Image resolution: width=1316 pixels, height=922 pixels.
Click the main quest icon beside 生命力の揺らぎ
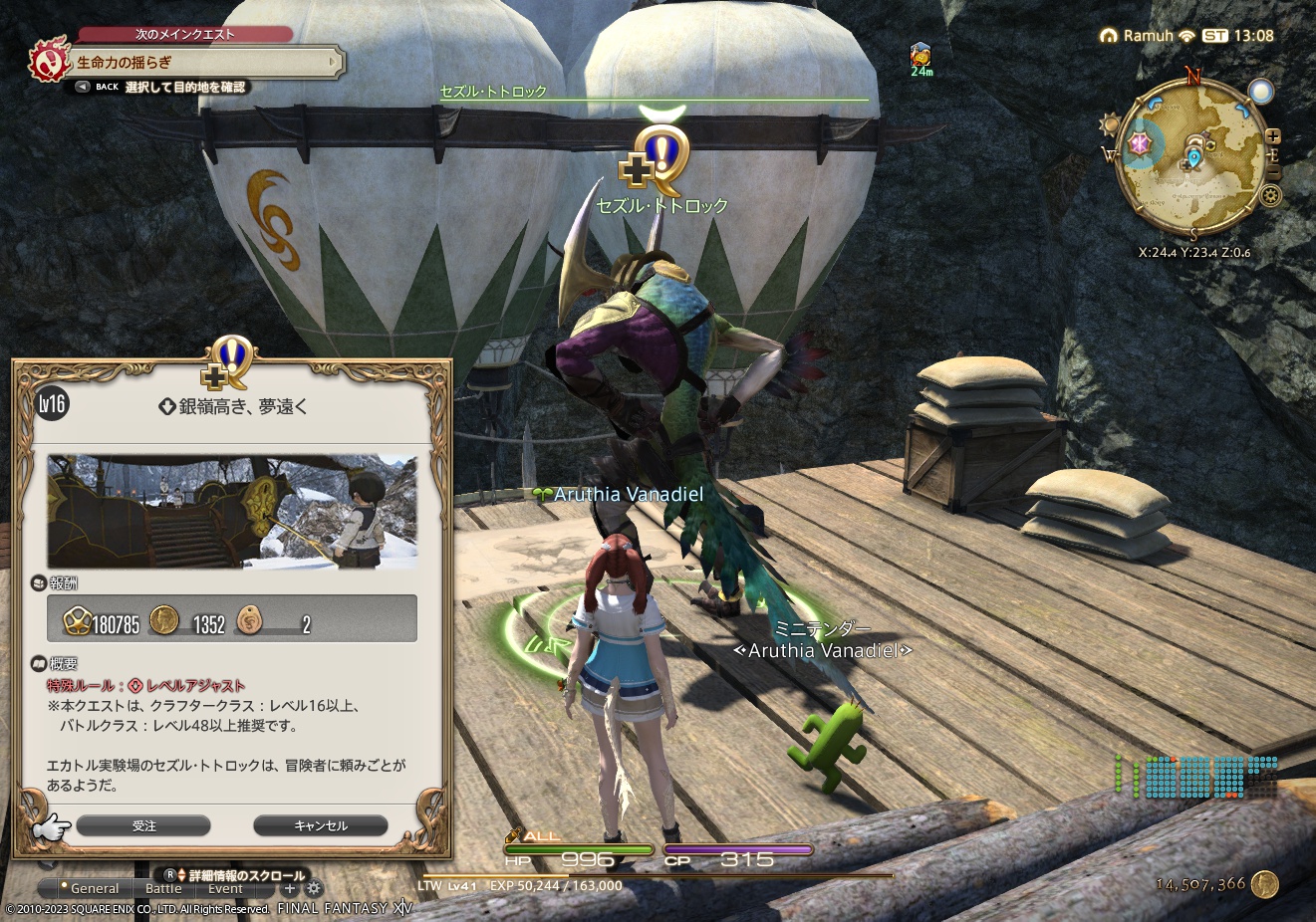click(48, 60)
